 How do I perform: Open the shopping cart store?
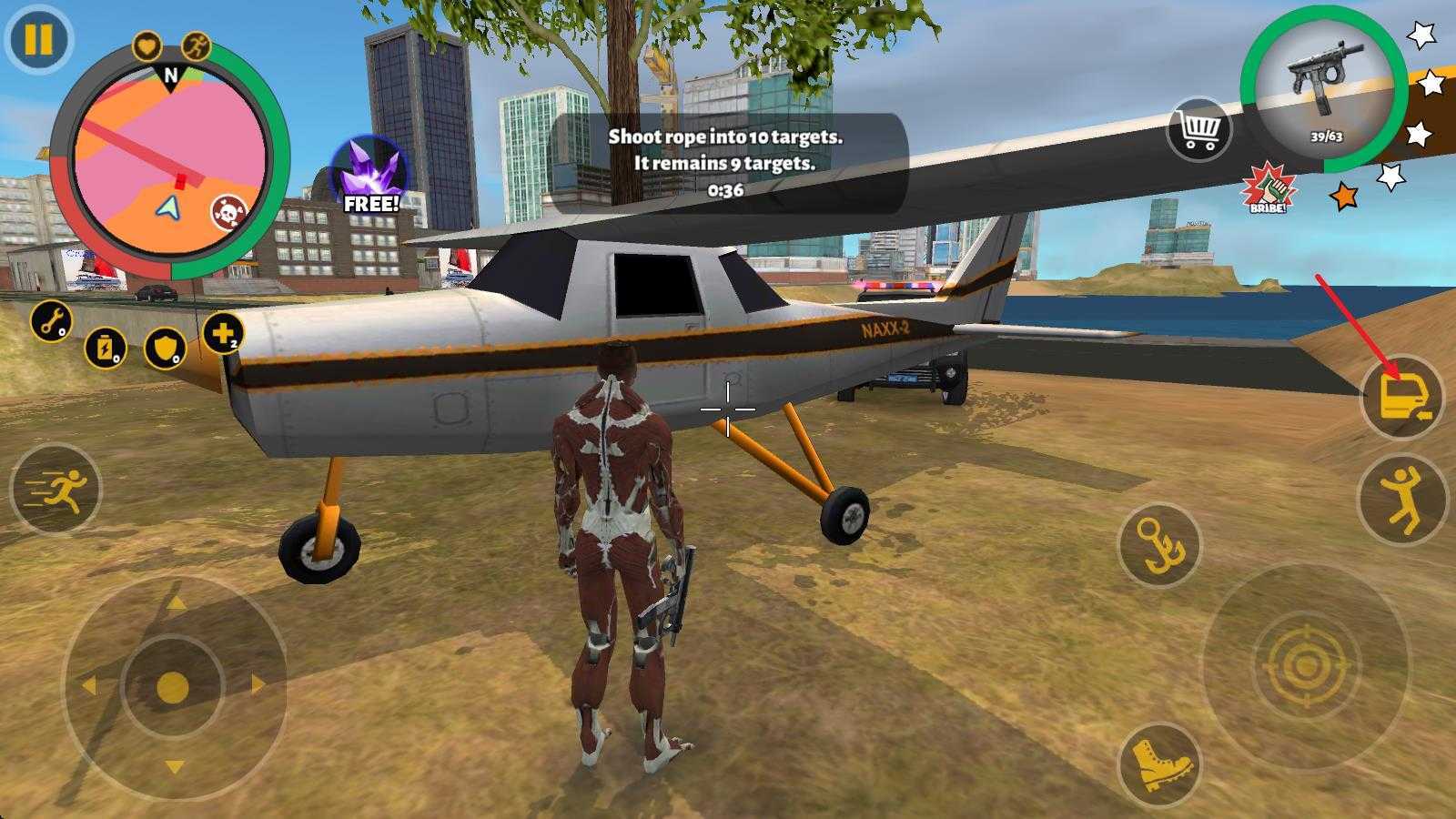[1198, 130]
